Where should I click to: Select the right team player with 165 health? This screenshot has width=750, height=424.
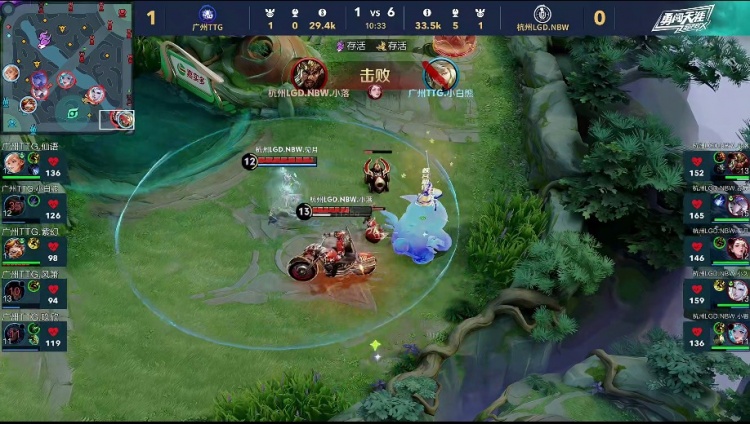coord(716,206)
